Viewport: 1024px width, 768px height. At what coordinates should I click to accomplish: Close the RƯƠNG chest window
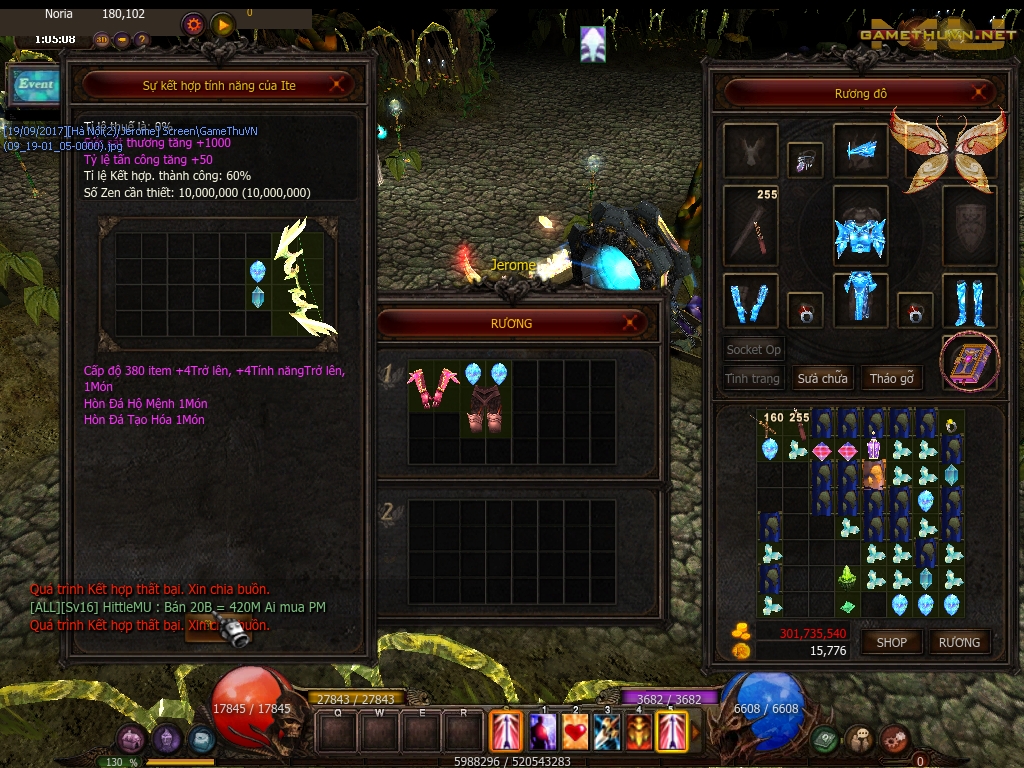630,323
